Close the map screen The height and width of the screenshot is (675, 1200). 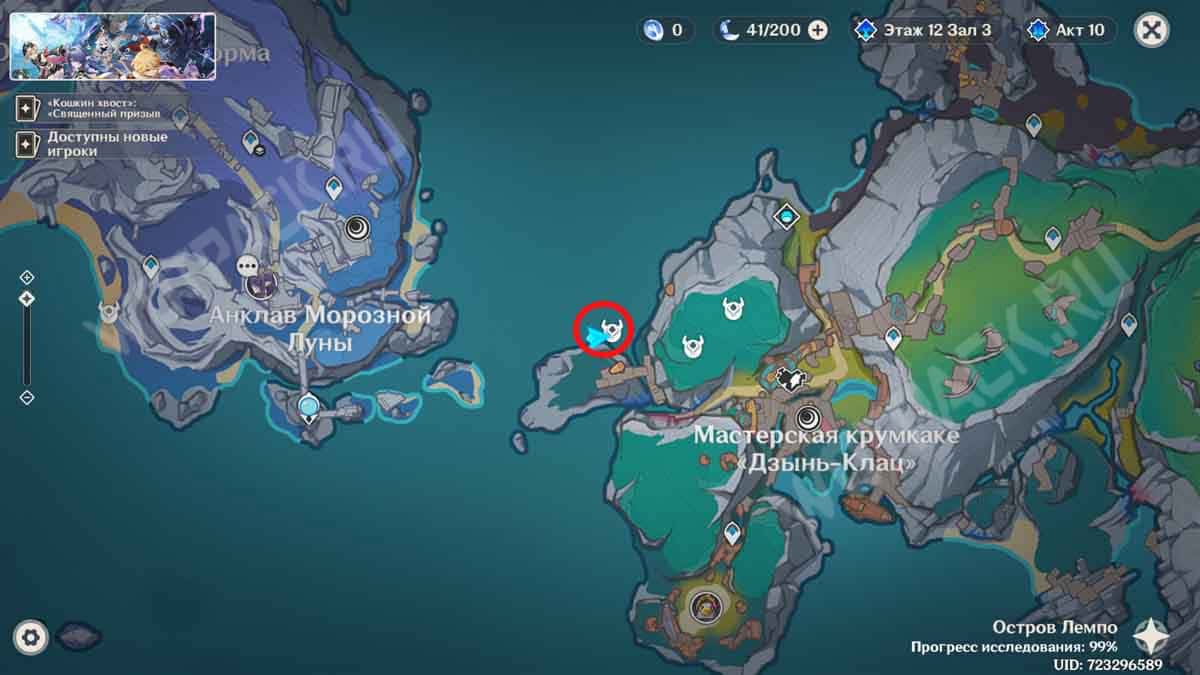[x=1151, y=29]
